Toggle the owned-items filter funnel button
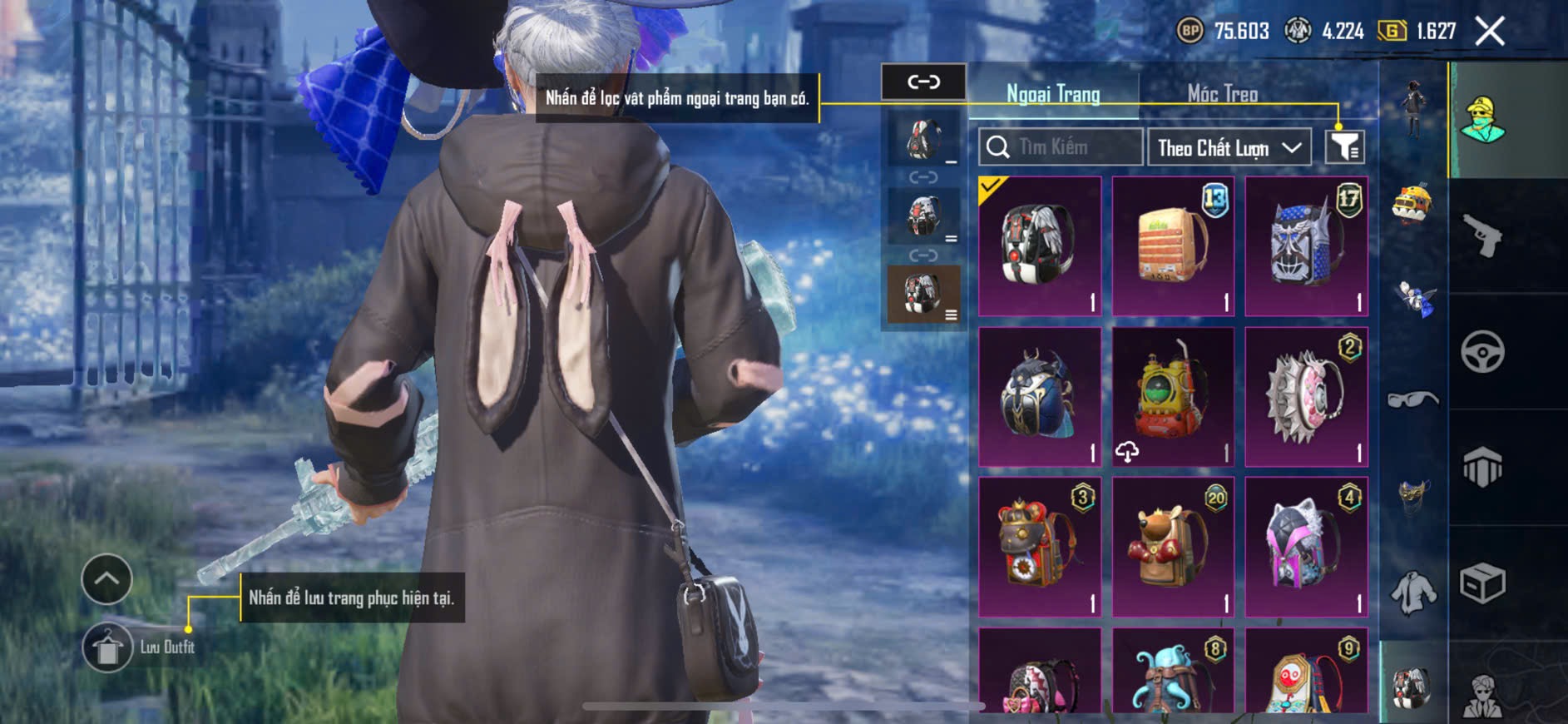Image resolution: width=1568 pixels, height=724 pixels. (1344, 147)
